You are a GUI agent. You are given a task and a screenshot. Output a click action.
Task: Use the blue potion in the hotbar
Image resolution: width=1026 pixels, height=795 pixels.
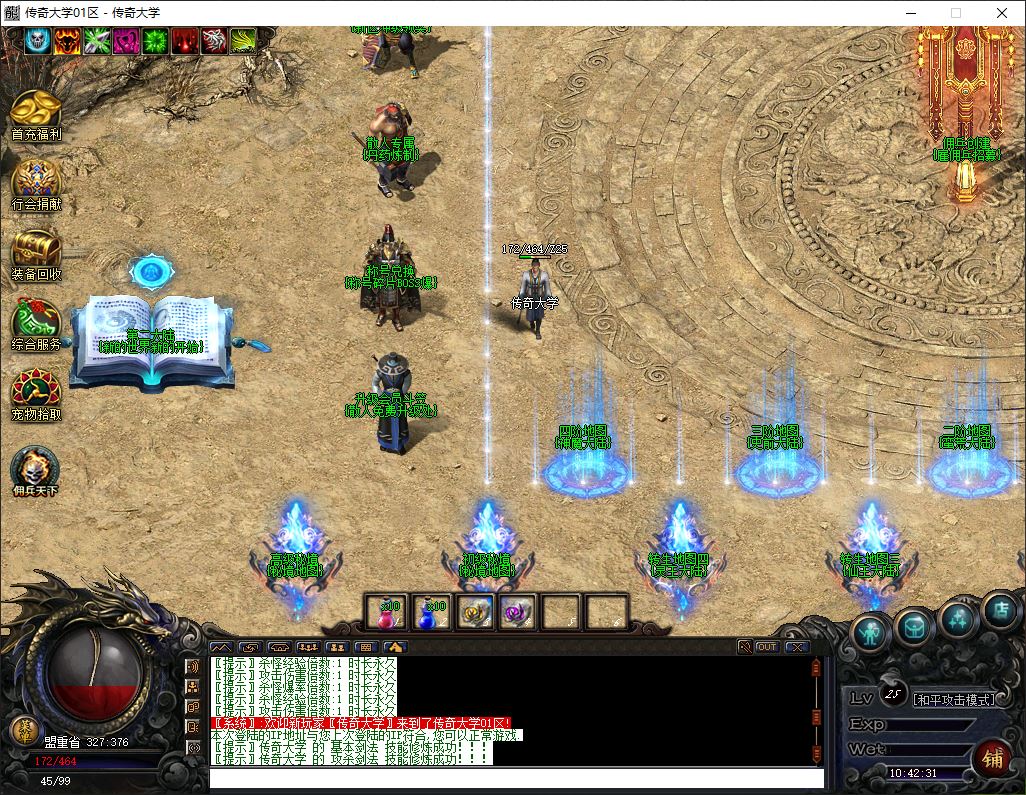pyautogui.click(x=430, y=612)
